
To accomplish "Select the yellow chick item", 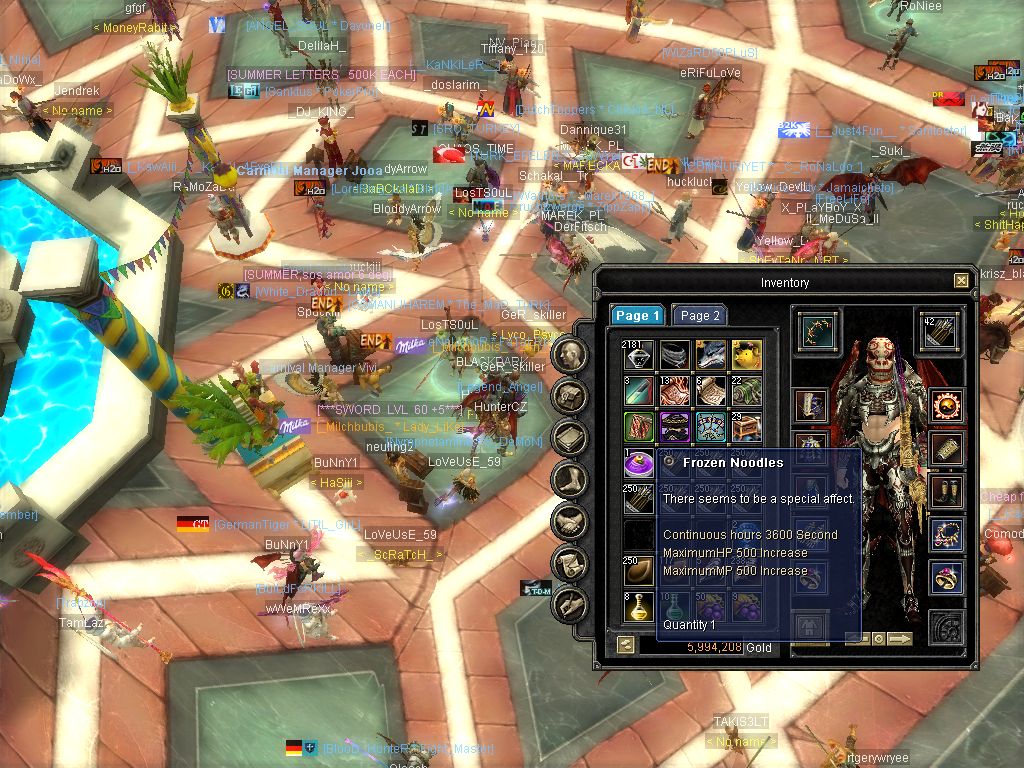I will (x=746, y=354).
